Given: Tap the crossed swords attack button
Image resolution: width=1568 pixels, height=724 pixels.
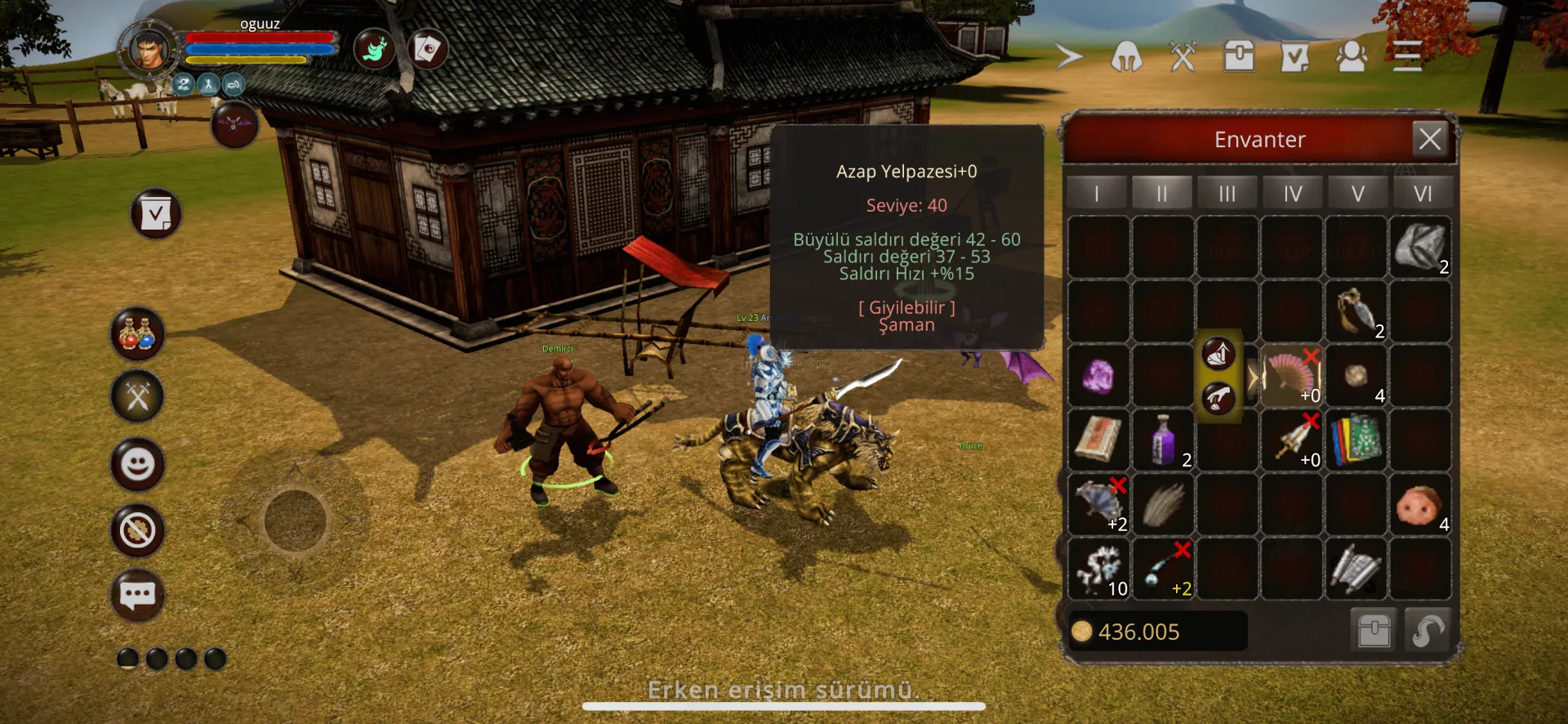Looking at the screenshot, I should pos(137,397).
